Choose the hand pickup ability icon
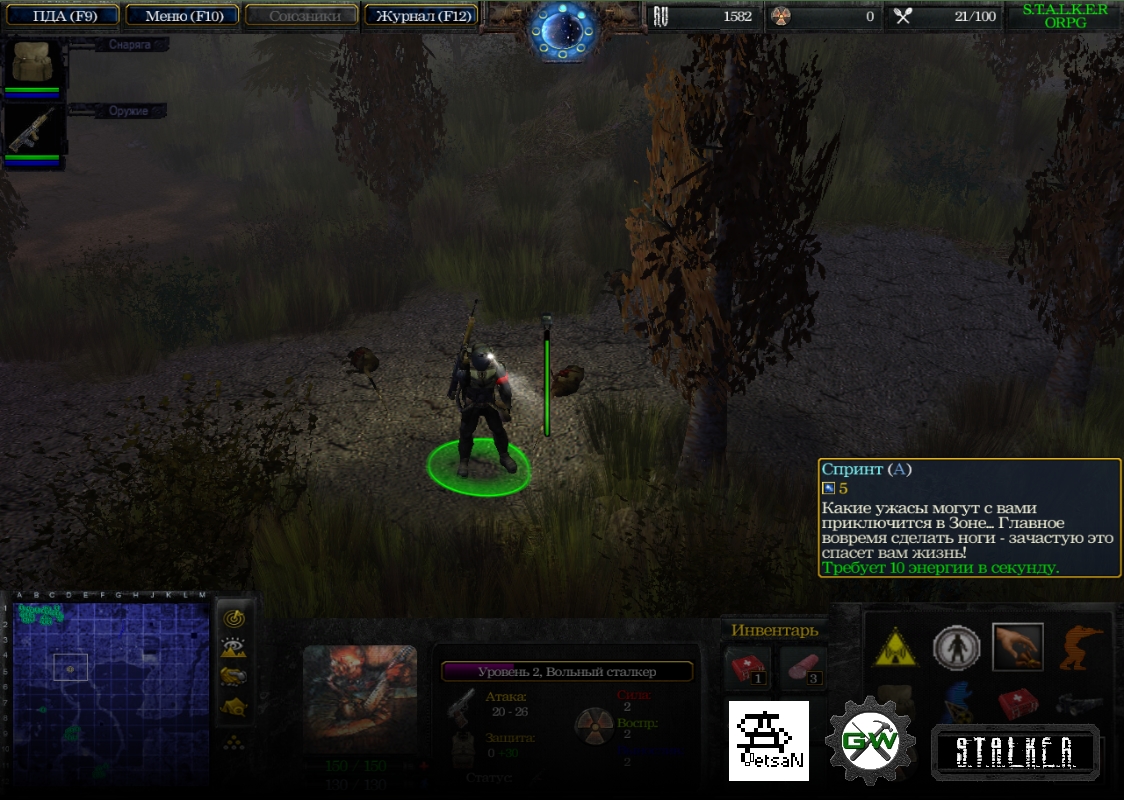This screenshot has height=800, width=1124. 1018,648
